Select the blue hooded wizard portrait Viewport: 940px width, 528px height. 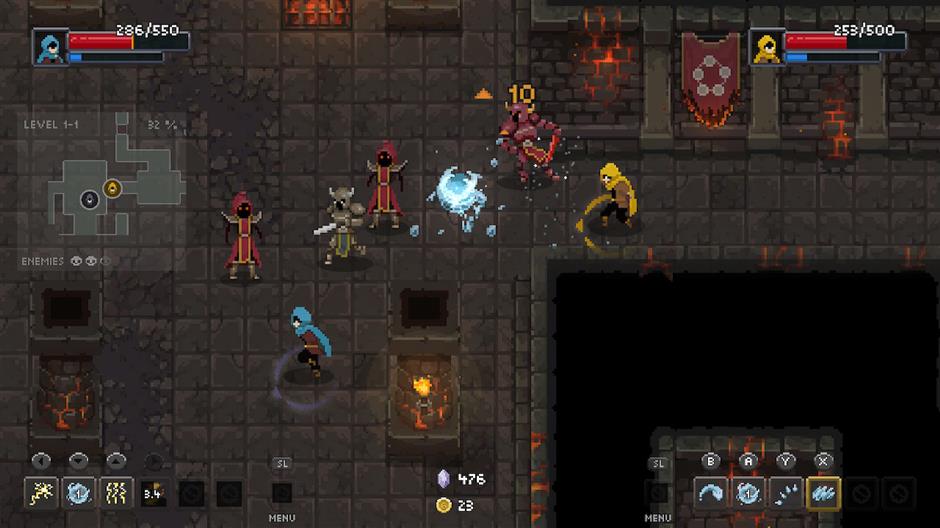(x=48, y=46)
